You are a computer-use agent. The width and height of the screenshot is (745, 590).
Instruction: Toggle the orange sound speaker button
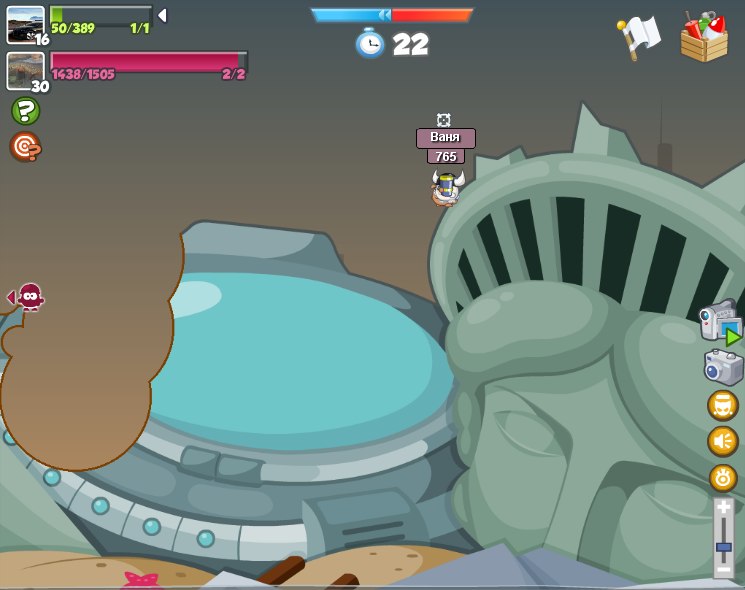coord(722,441)
